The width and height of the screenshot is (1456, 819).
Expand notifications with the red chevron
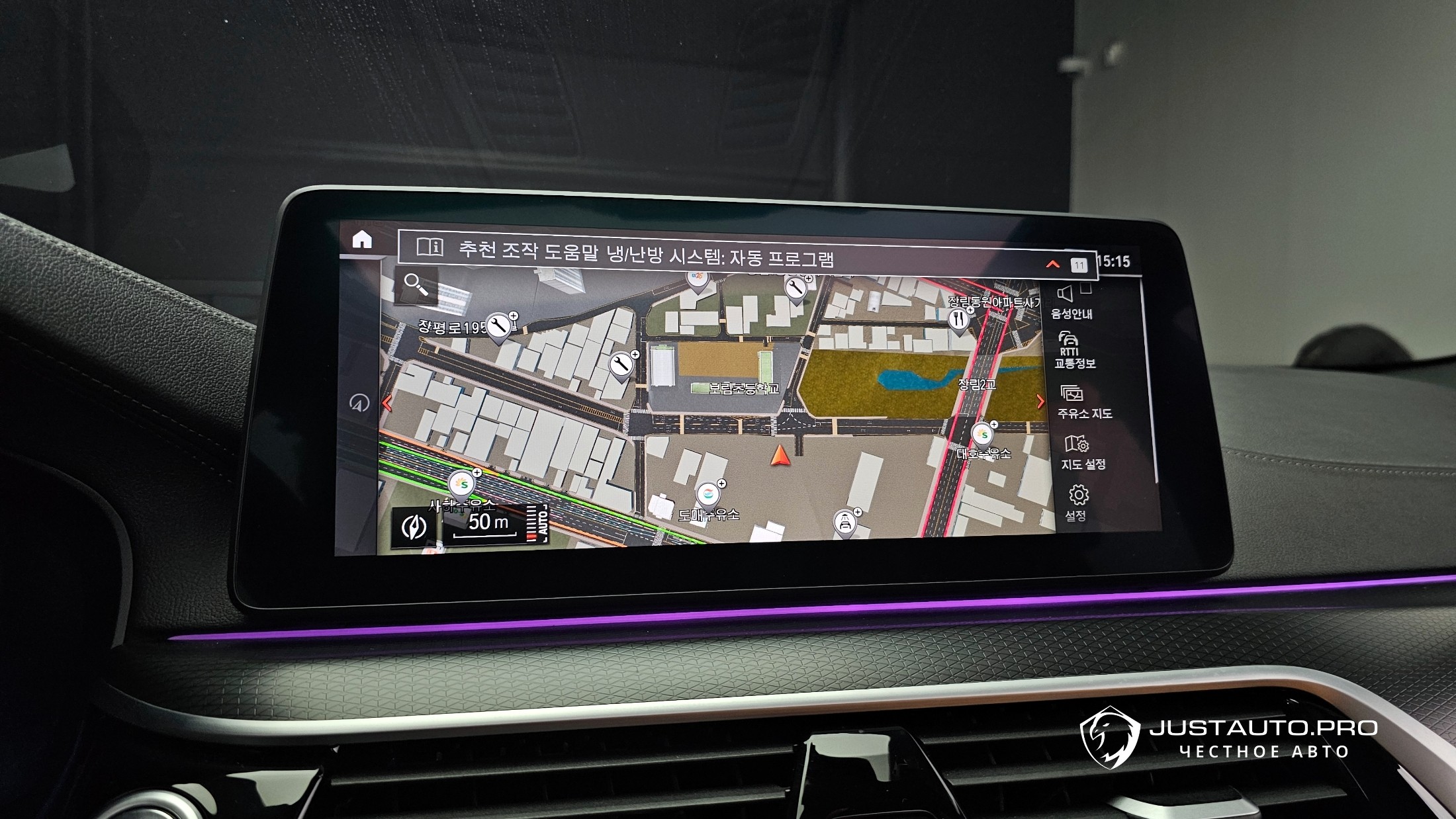(x=1052, y=265)
